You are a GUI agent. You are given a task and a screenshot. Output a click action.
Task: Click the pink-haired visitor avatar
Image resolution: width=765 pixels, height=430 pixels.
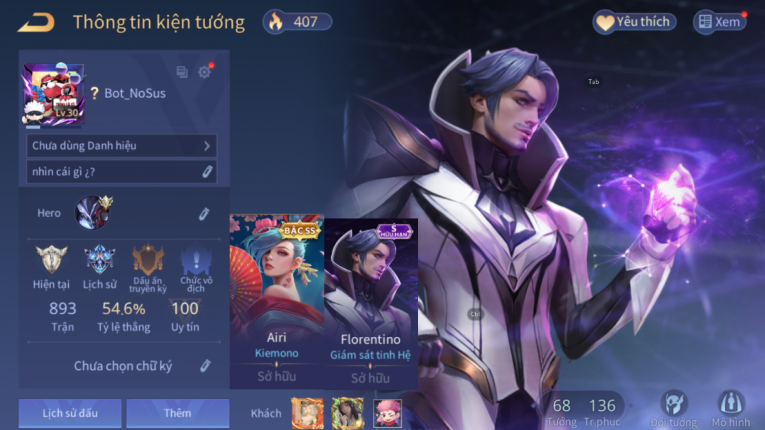point(387,412)
